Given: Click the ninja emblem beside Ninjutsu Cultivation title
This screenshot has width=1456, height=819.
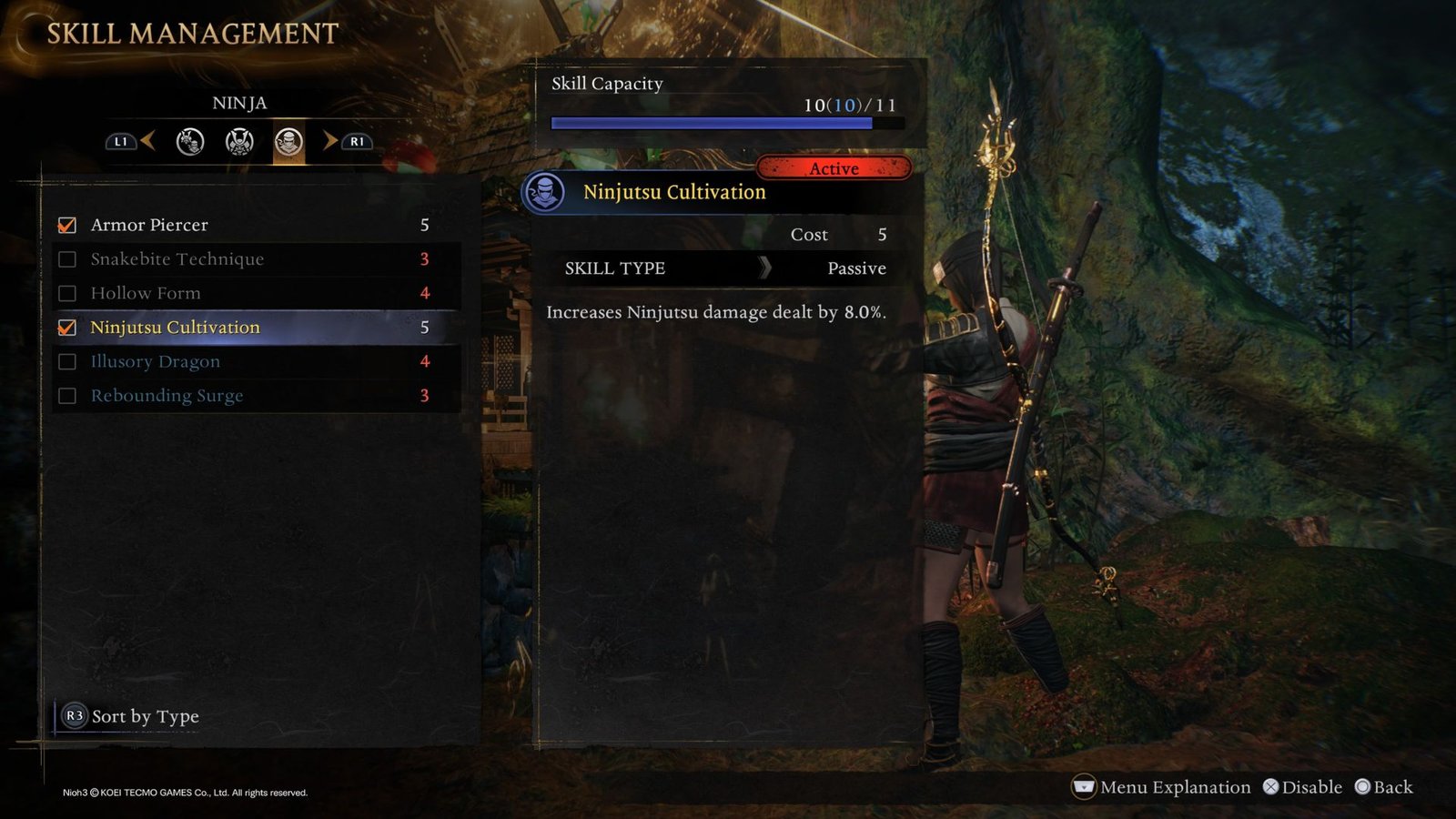Looking at the screenshot, I should 546,192.
